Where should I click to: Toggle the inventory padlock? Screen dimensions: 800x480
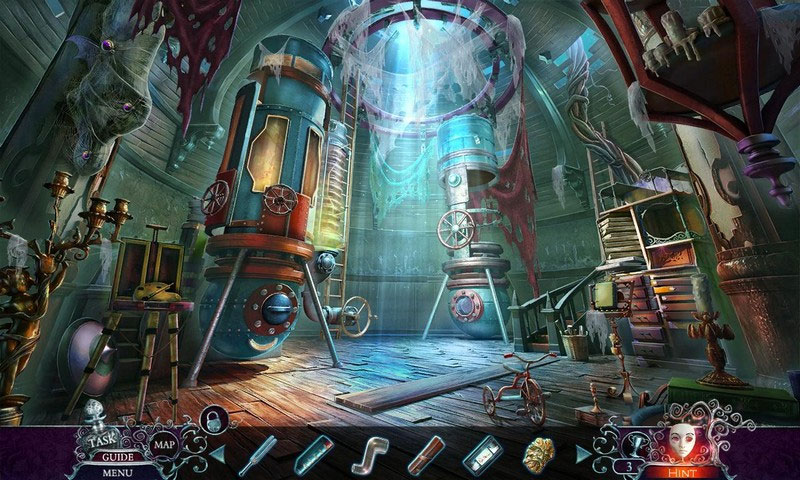[212, 419]
